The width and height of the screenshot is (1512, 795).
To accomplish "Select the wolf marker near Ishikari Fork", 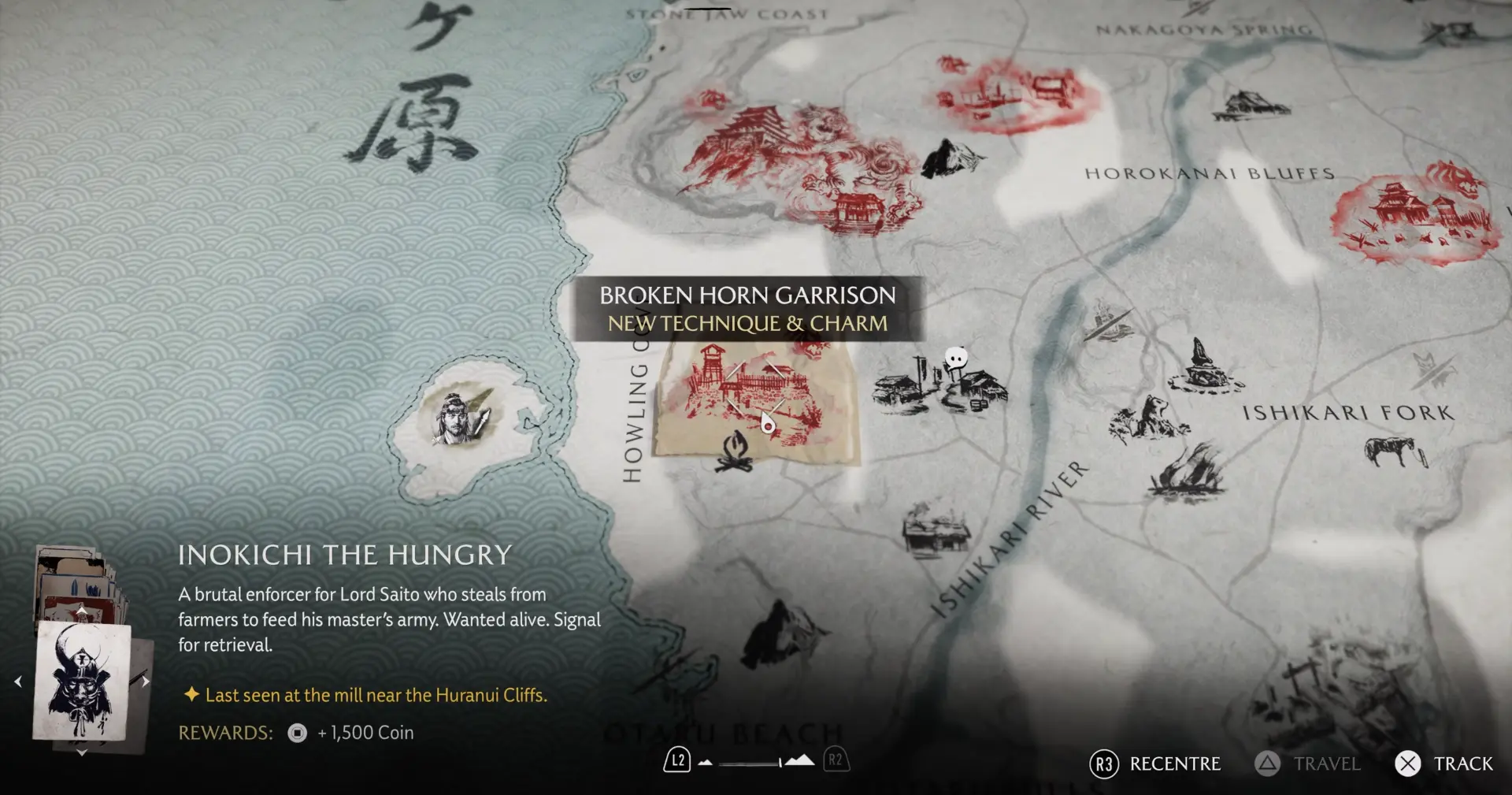I will pos(1150,418).
